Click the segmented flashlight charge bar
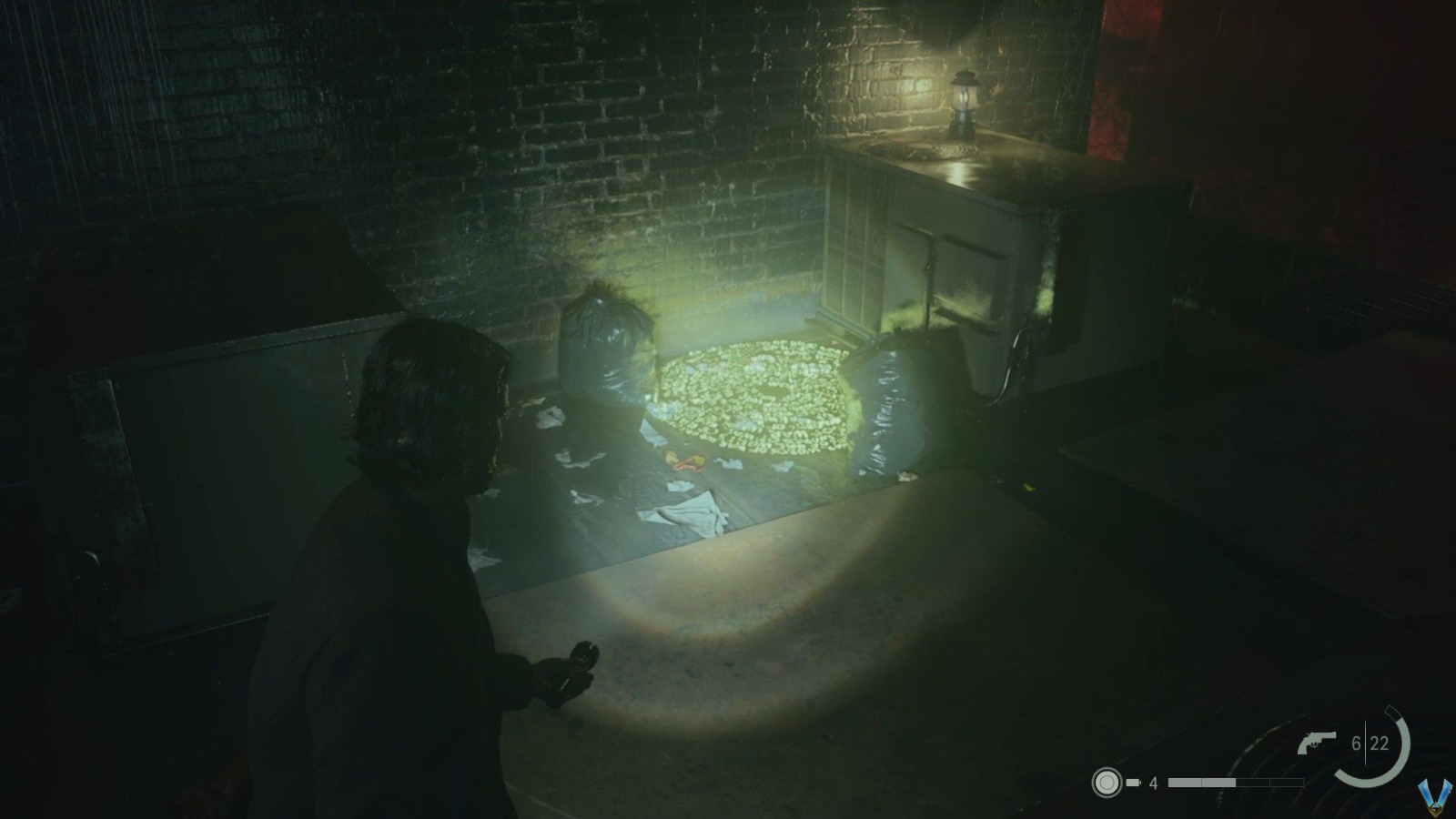The height and width of the screenshot is (819, 1456). click(1236, 783)
